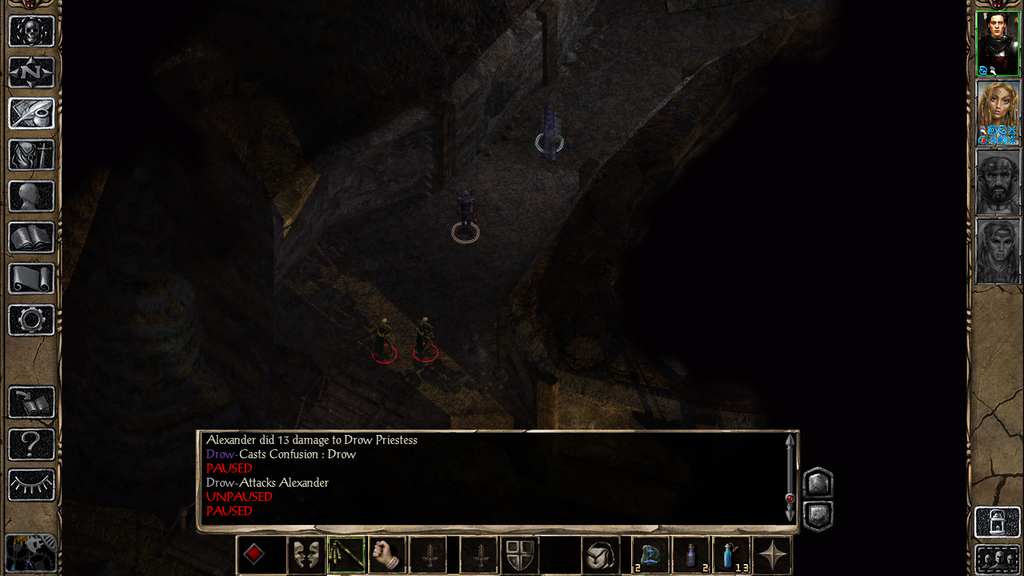
Task: Click the closed-eye rest button
Action: pos(31,485)
